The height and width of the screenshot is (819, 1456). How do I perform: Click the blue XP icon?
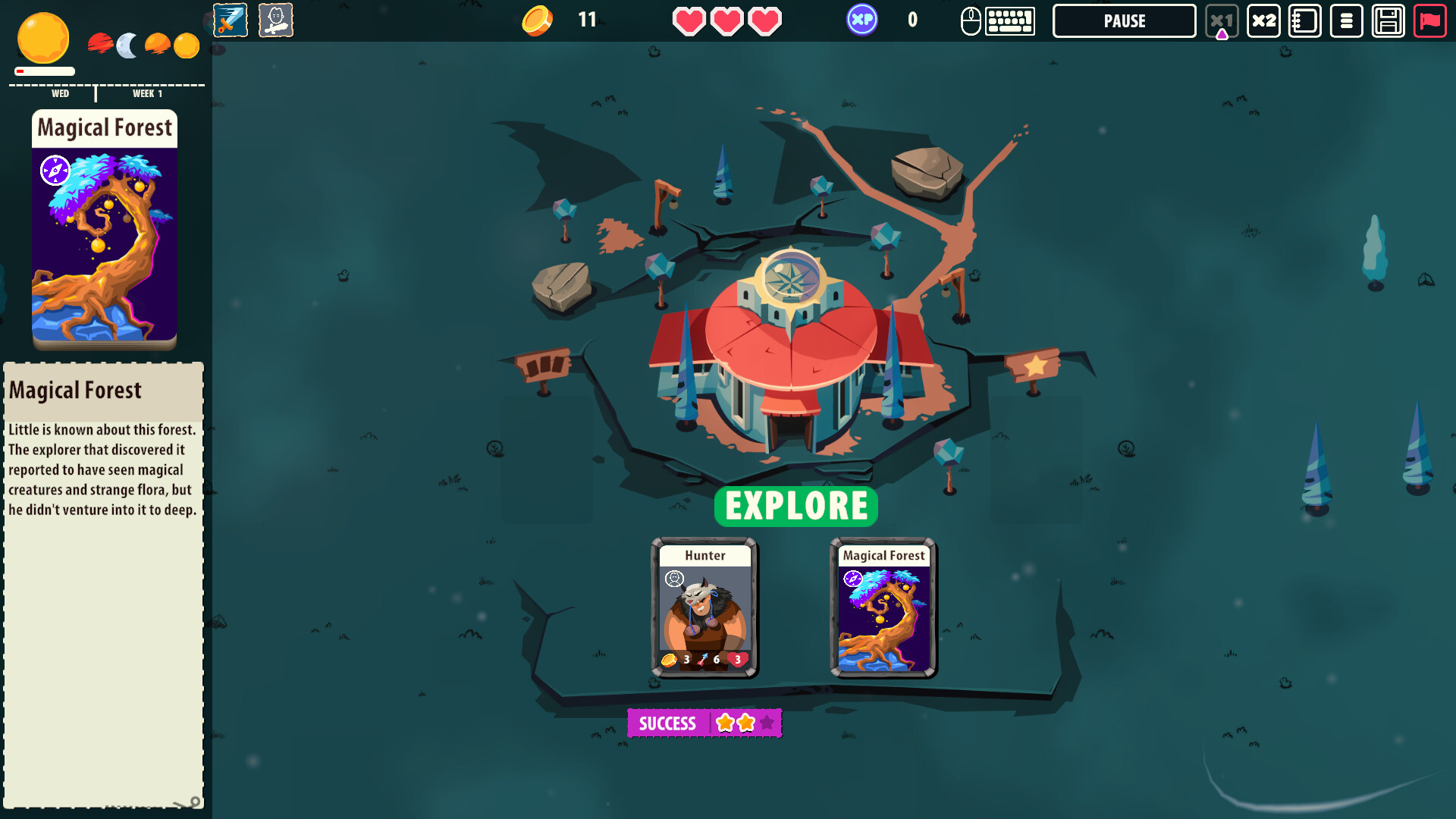(862, 20)
